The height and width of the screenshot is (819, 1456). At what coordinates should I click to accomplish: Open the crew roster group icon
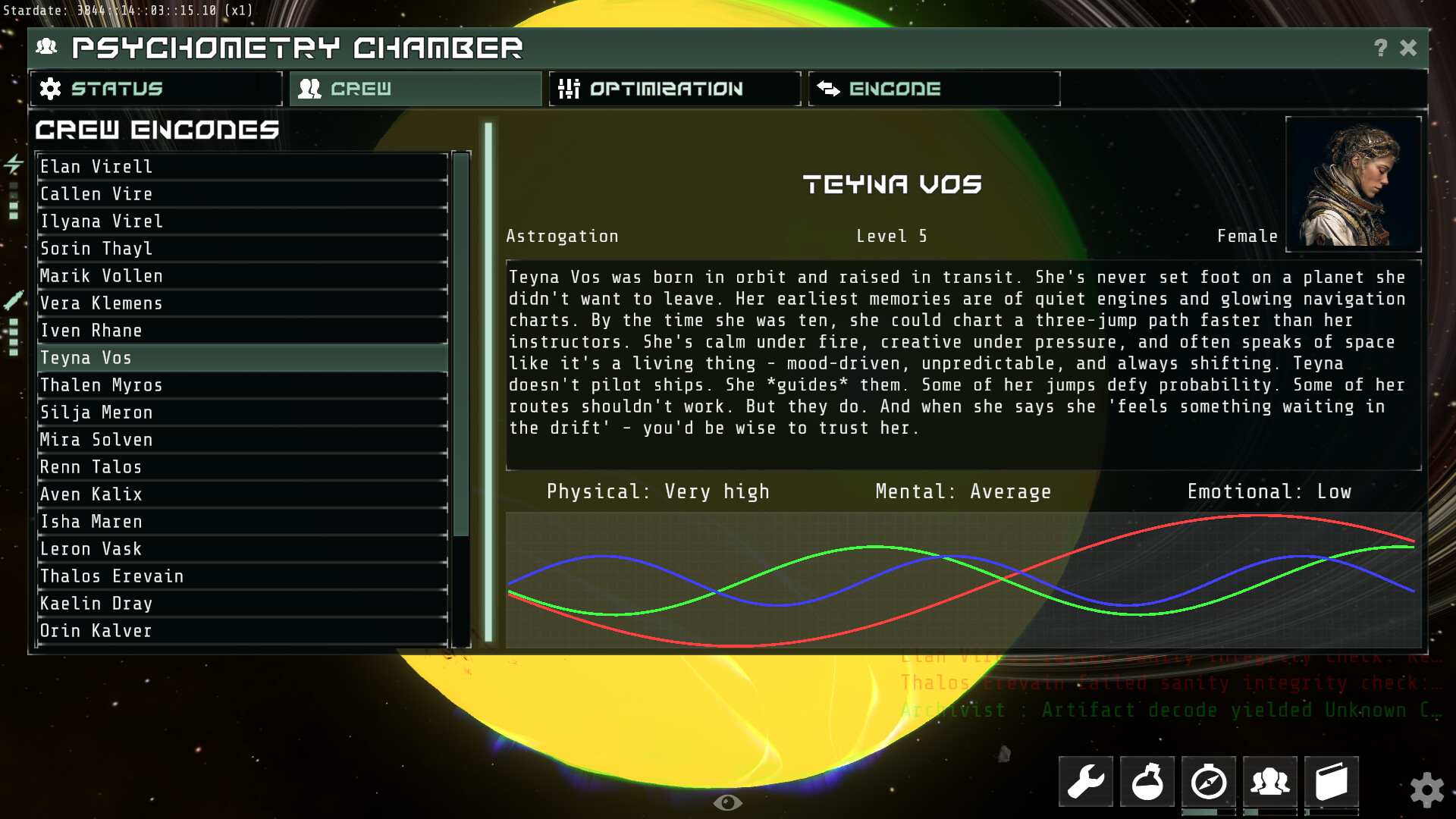coord(1269,781)
